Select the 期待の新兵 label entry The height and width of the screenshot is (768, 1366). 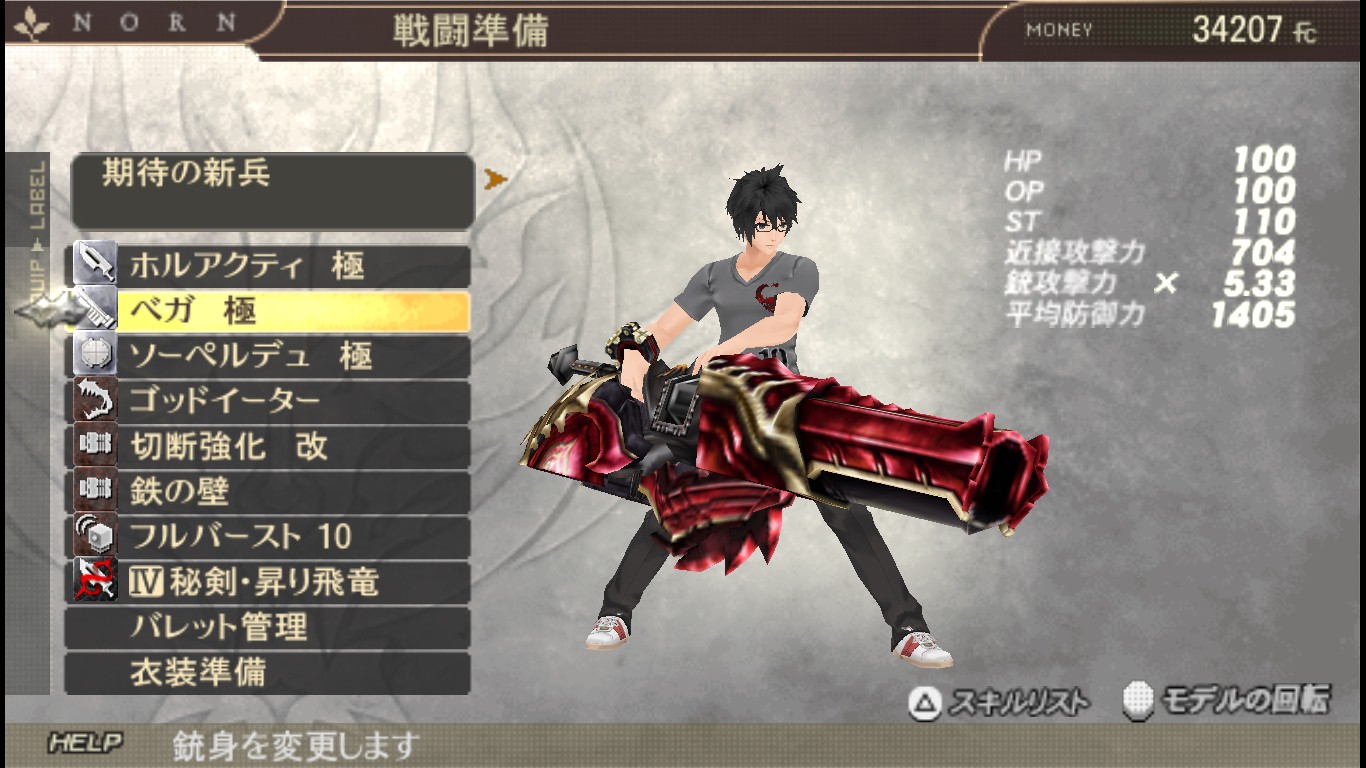pos(272,190)
